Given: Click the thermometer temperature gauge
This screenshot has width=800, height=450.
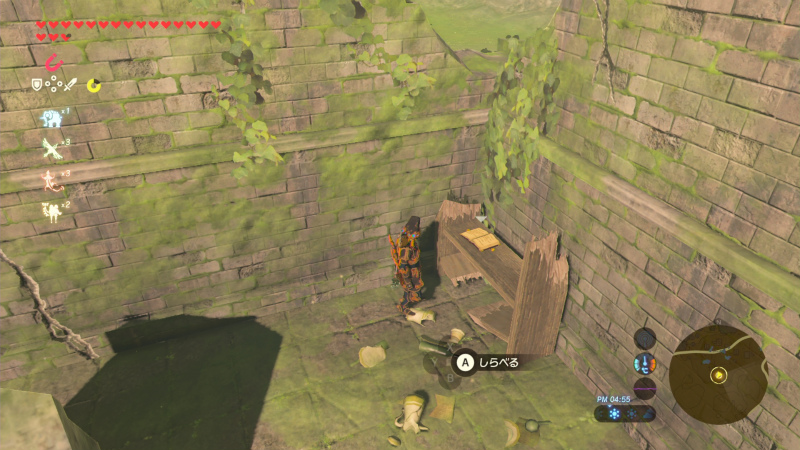Looking at the screenshot, I should pos(645,363).
